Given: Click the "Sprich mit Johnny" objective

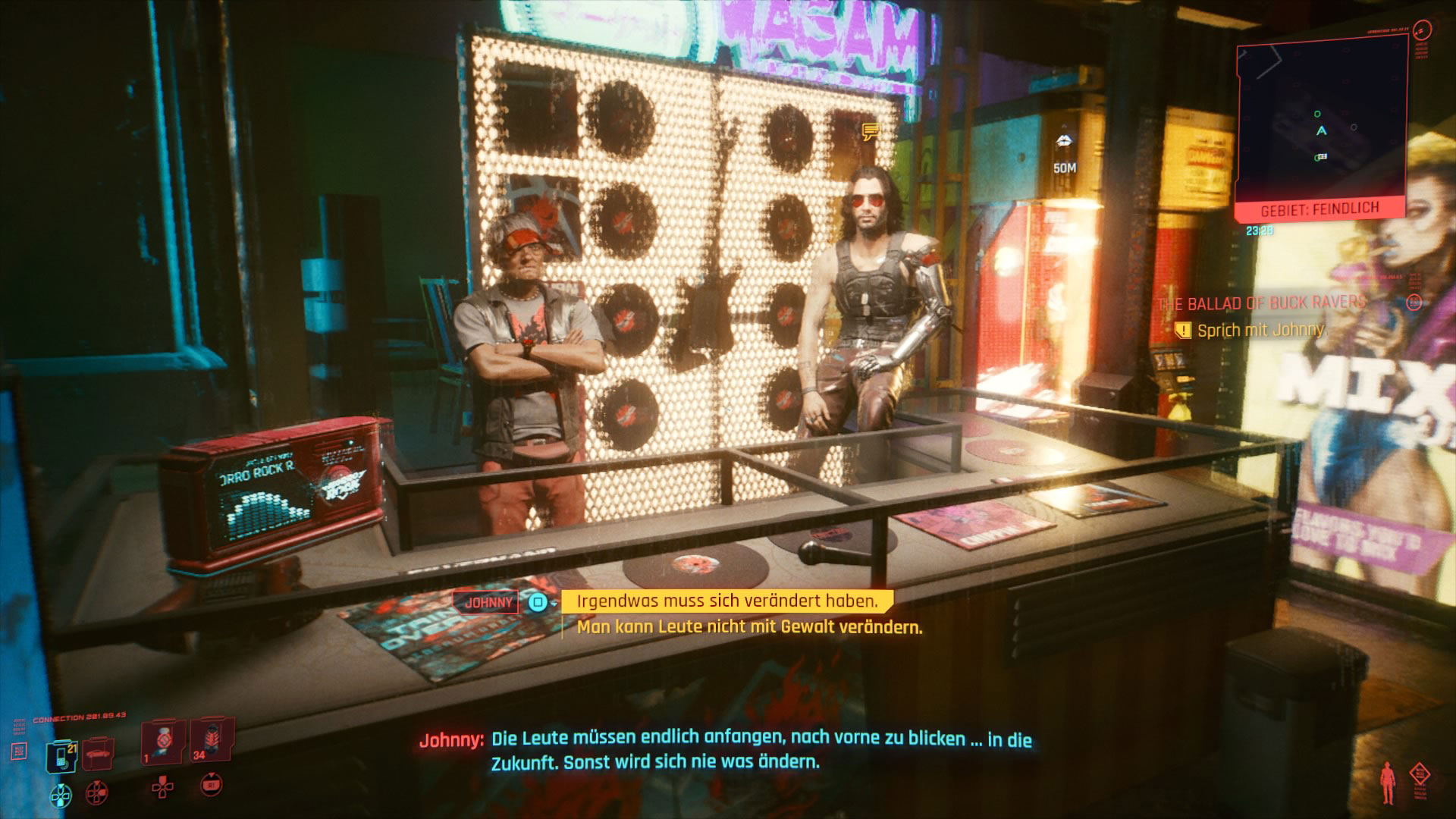Looking at the screenshot, I should coord(1260,330).
